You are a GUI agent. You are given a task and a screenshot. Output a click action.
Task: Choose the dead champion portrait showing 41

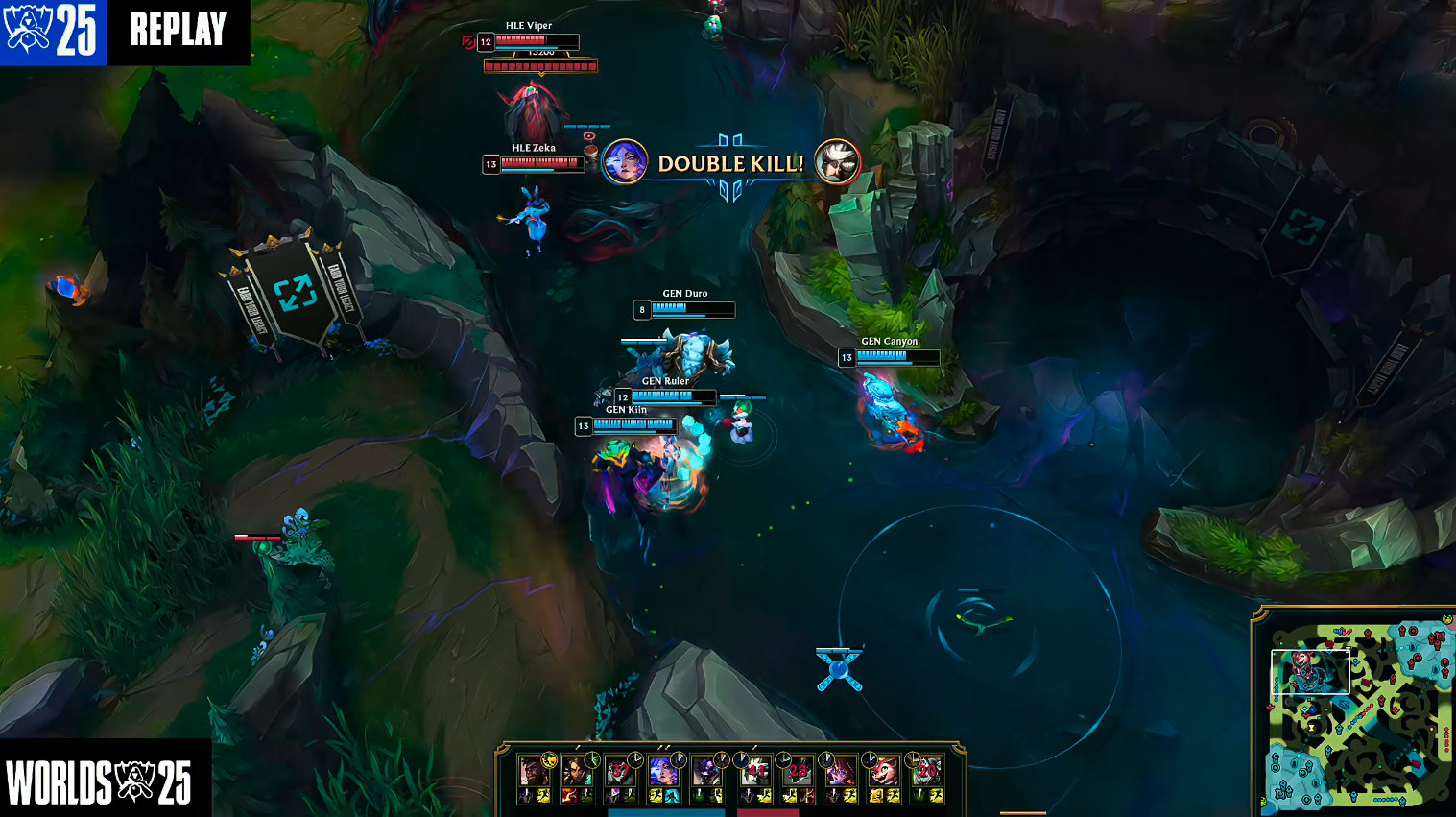click(x=756, y=771)
